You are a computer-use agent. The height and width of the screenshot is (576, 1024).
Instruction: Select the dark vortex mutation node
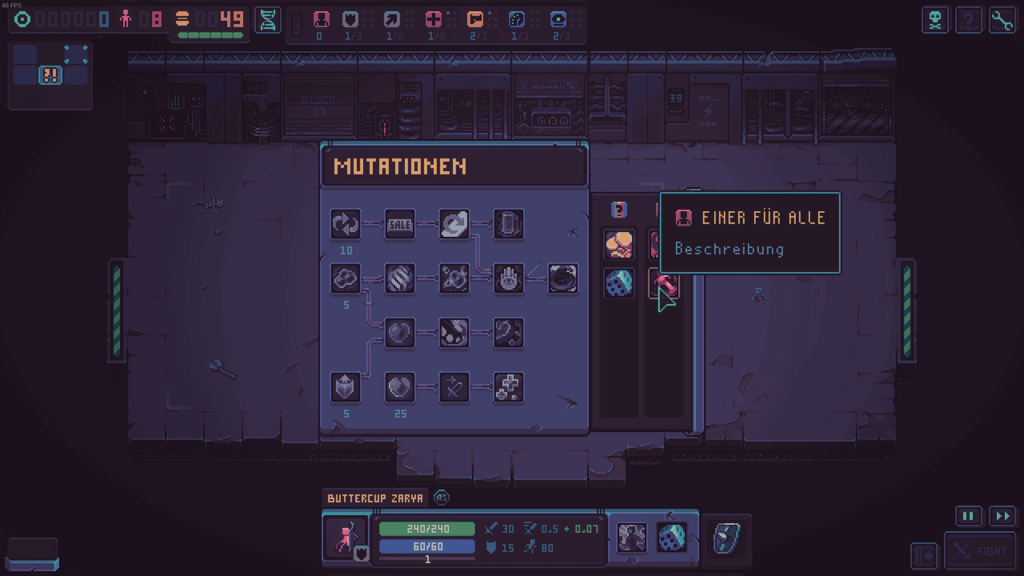pyautogui.click(x=563, y=279)
